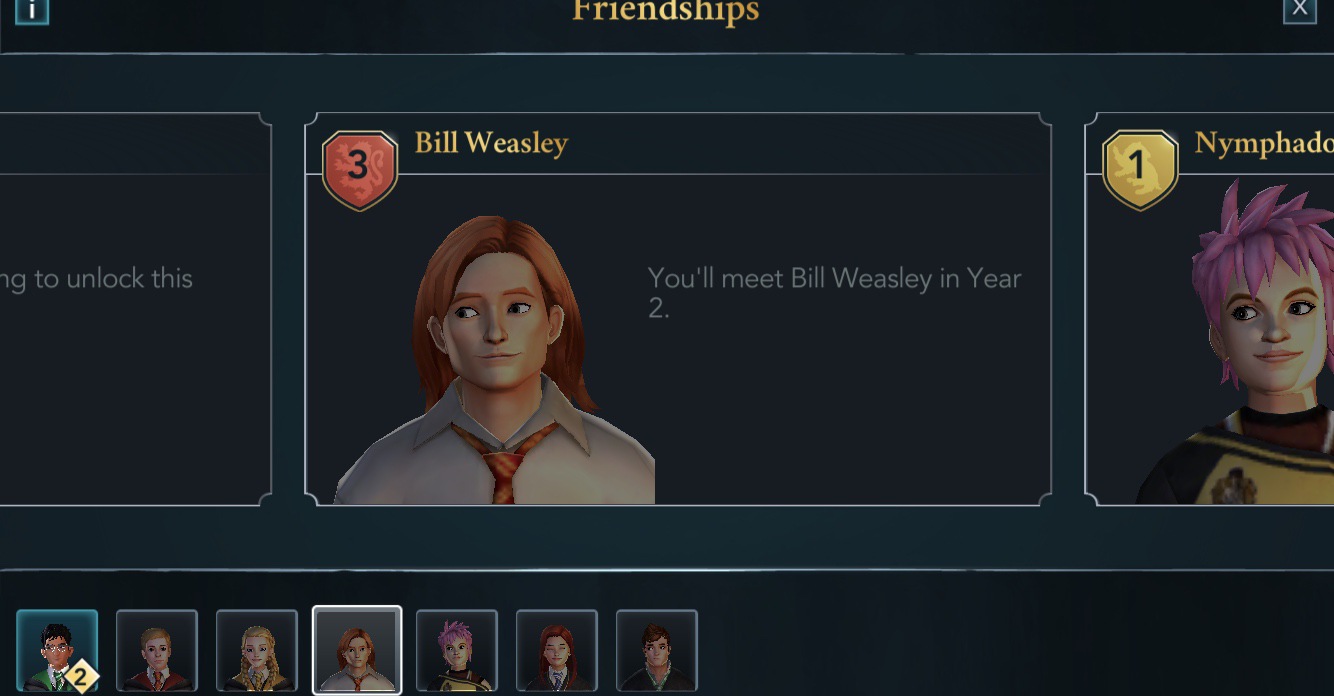The image size is (1334, 696).
Task: Select the blonde braided-hair girl thumbnail
Action: click(x=257, y=651)
